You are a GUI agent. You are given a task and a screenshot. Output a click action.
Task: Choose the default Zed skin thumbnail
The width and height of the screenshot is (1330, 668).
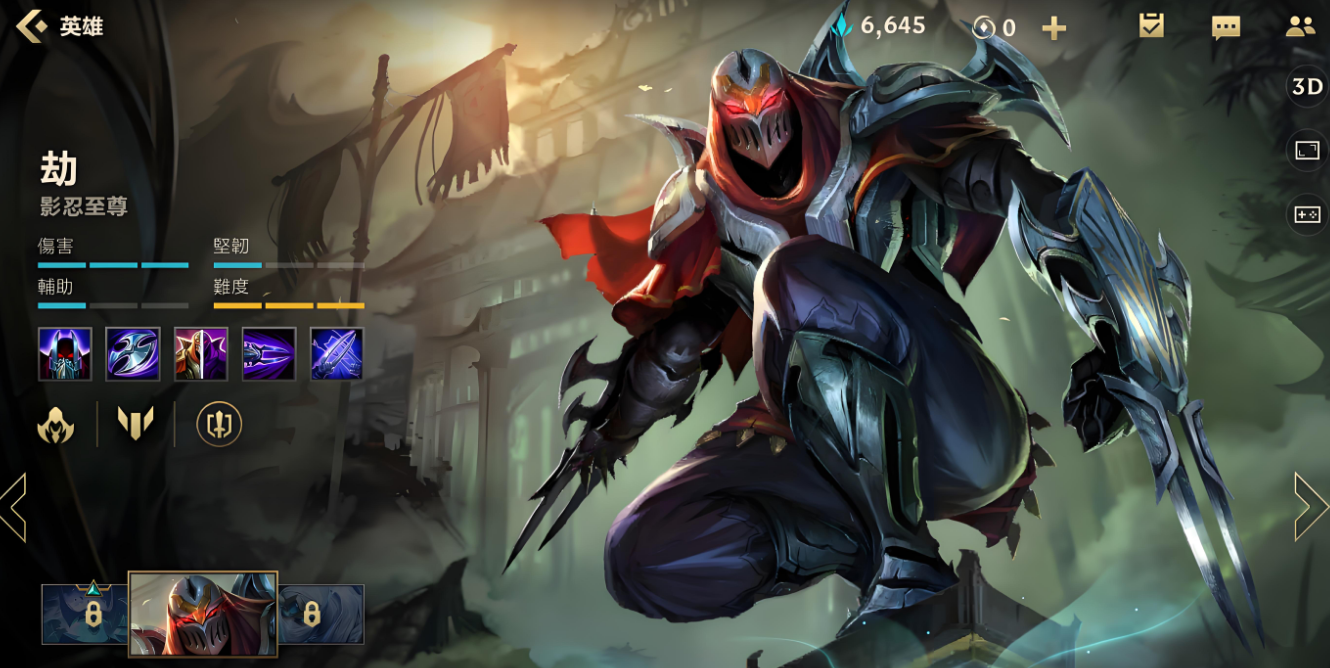pyautogui.click(x=203, y=614)
